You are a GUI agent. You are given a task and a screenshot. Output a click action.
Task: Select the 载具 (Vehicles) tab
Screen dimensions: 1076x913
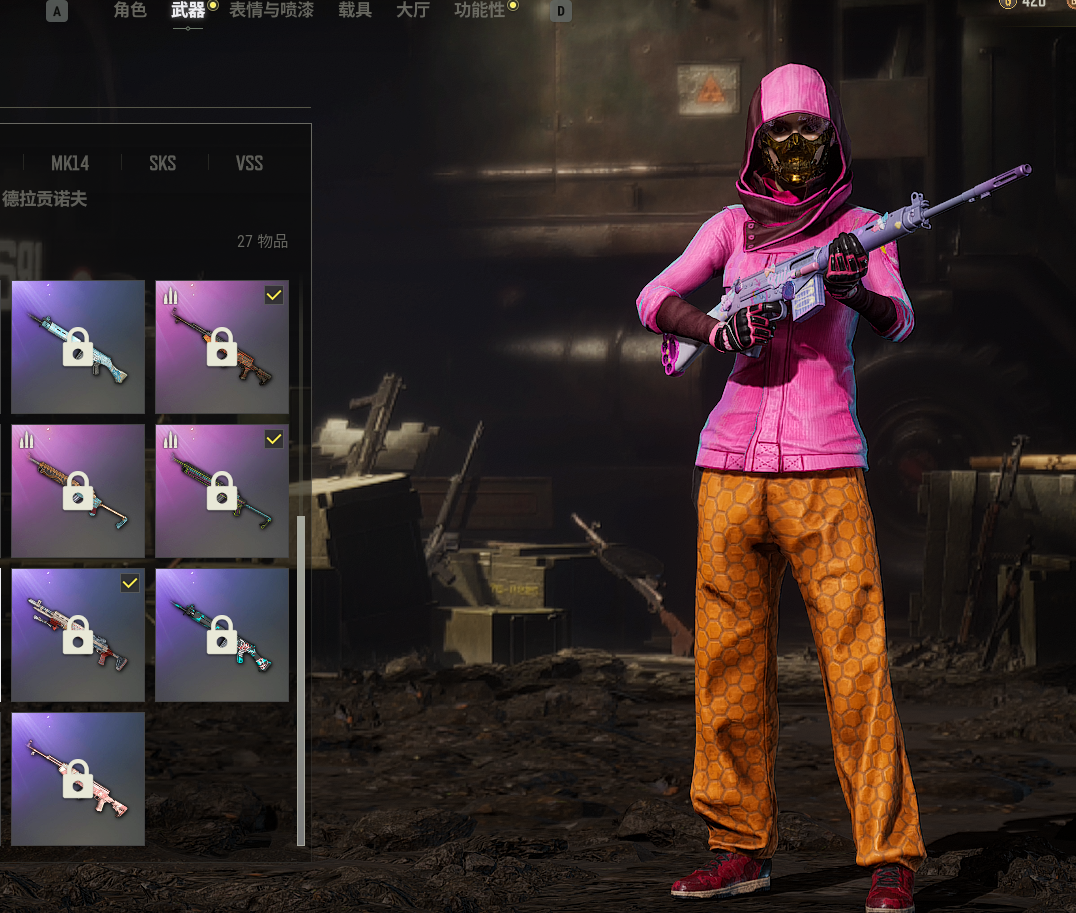pos(355,11)
